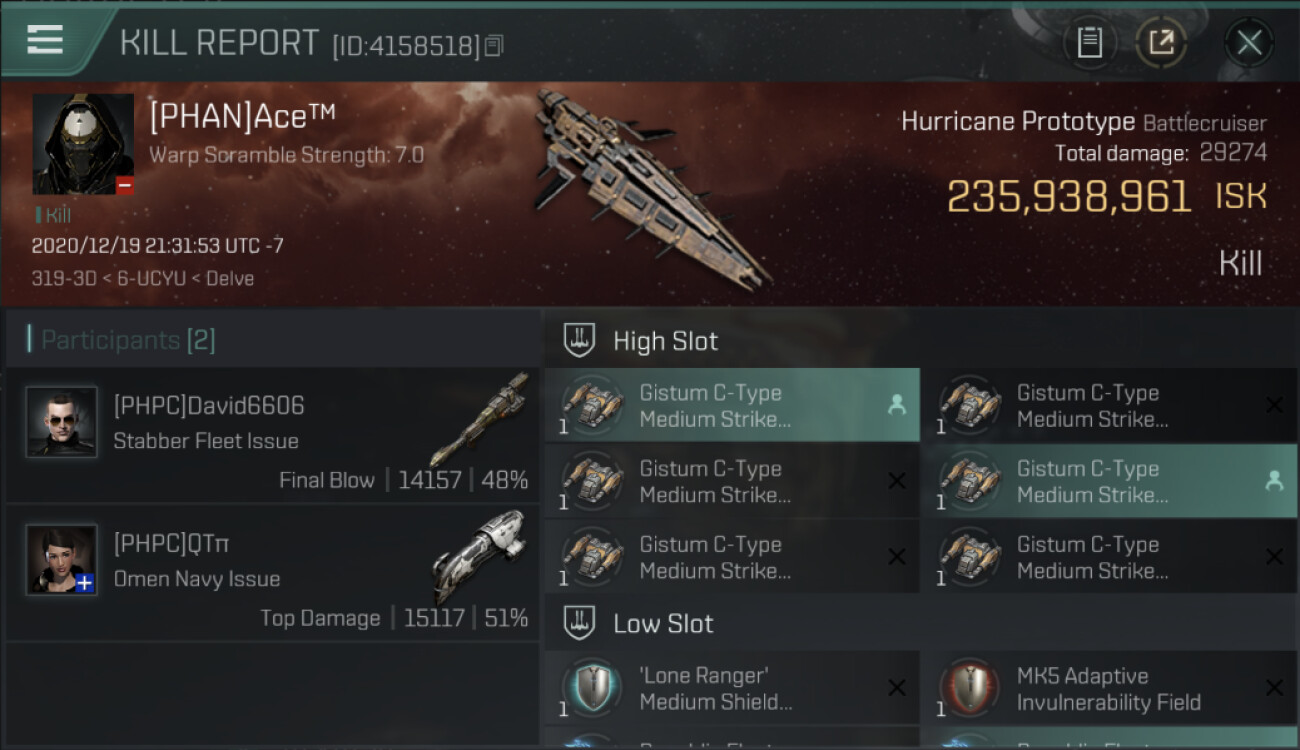
Task: Copy the kill report ID
Action: (494, 46)
